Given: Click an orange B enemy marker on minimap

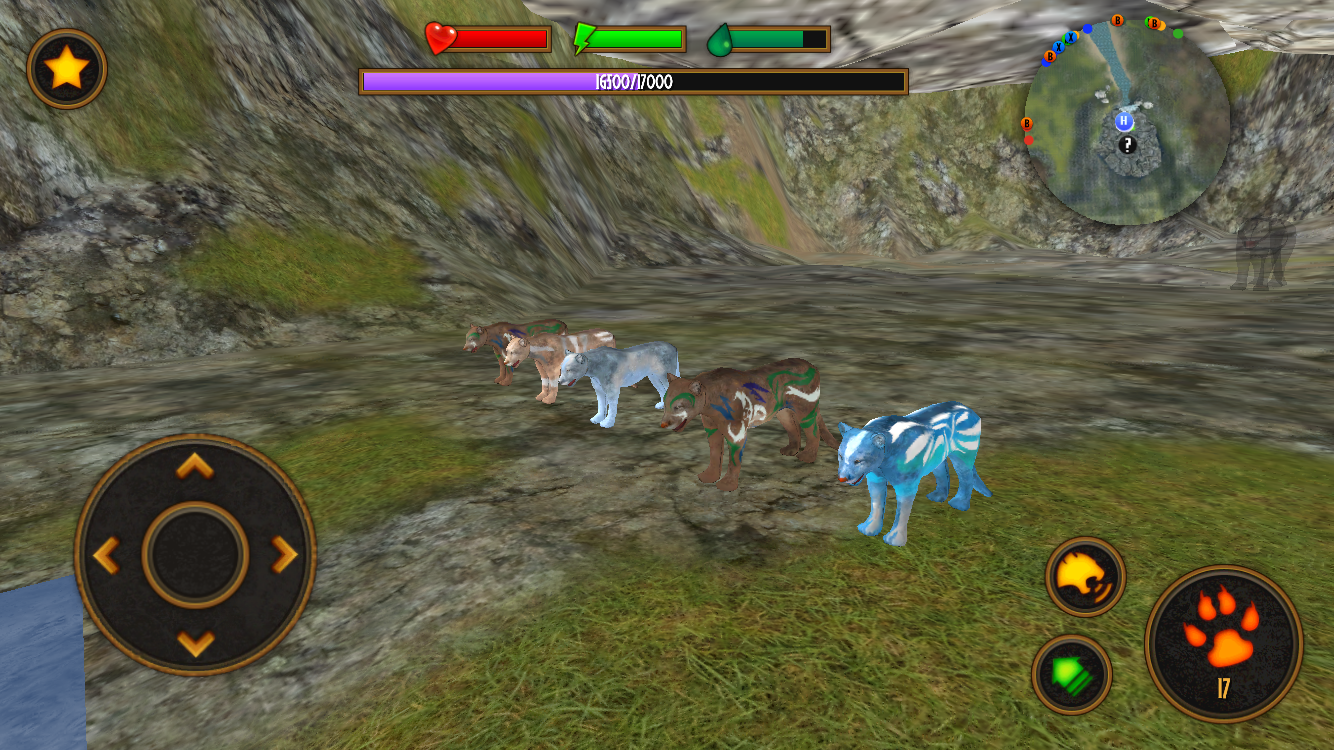Looking at the screenshot, I should [1117, 20].
